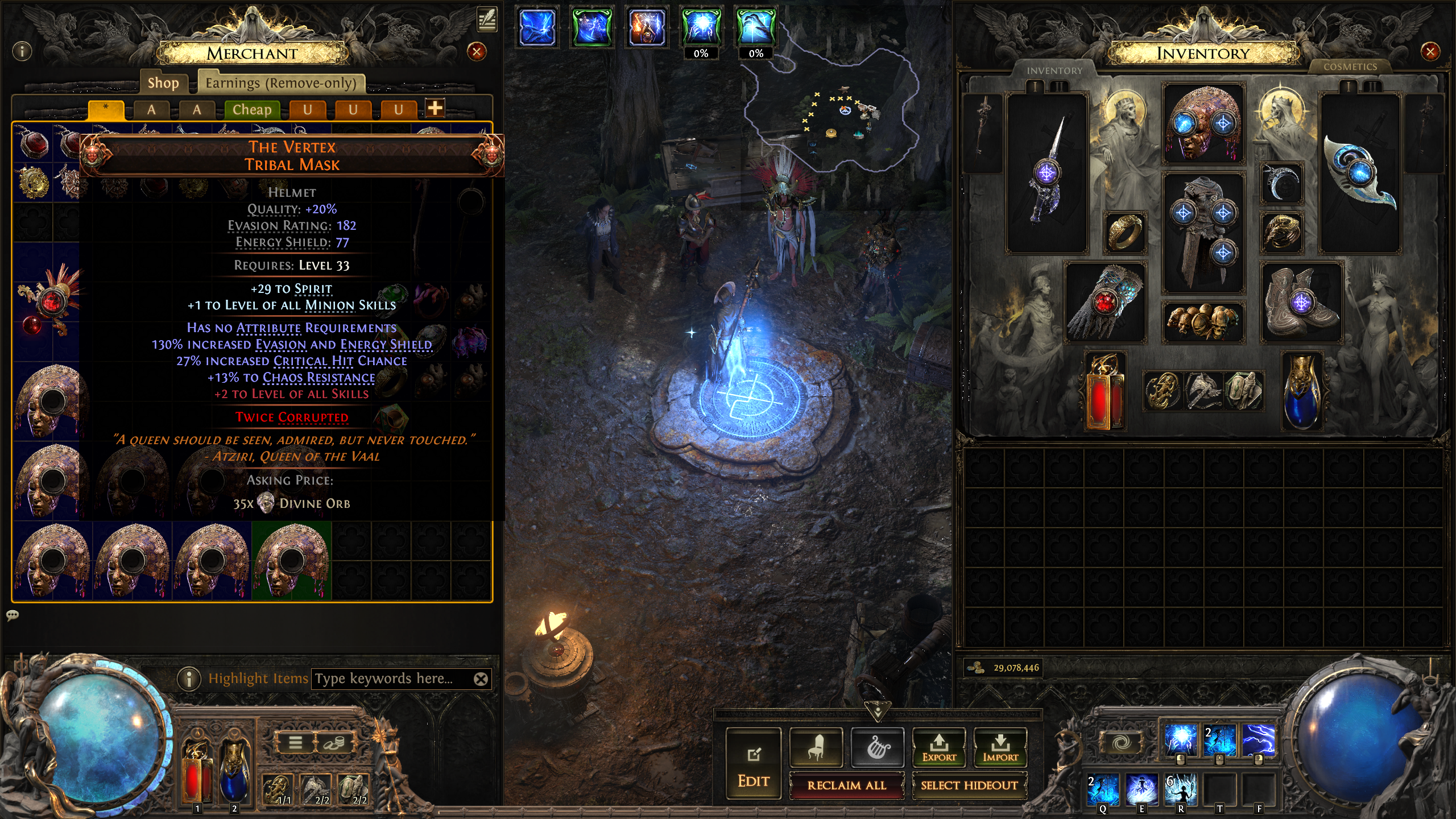Select the equipped helmet slot
Screen dimensions: 1456x819
coord(1203,123)
